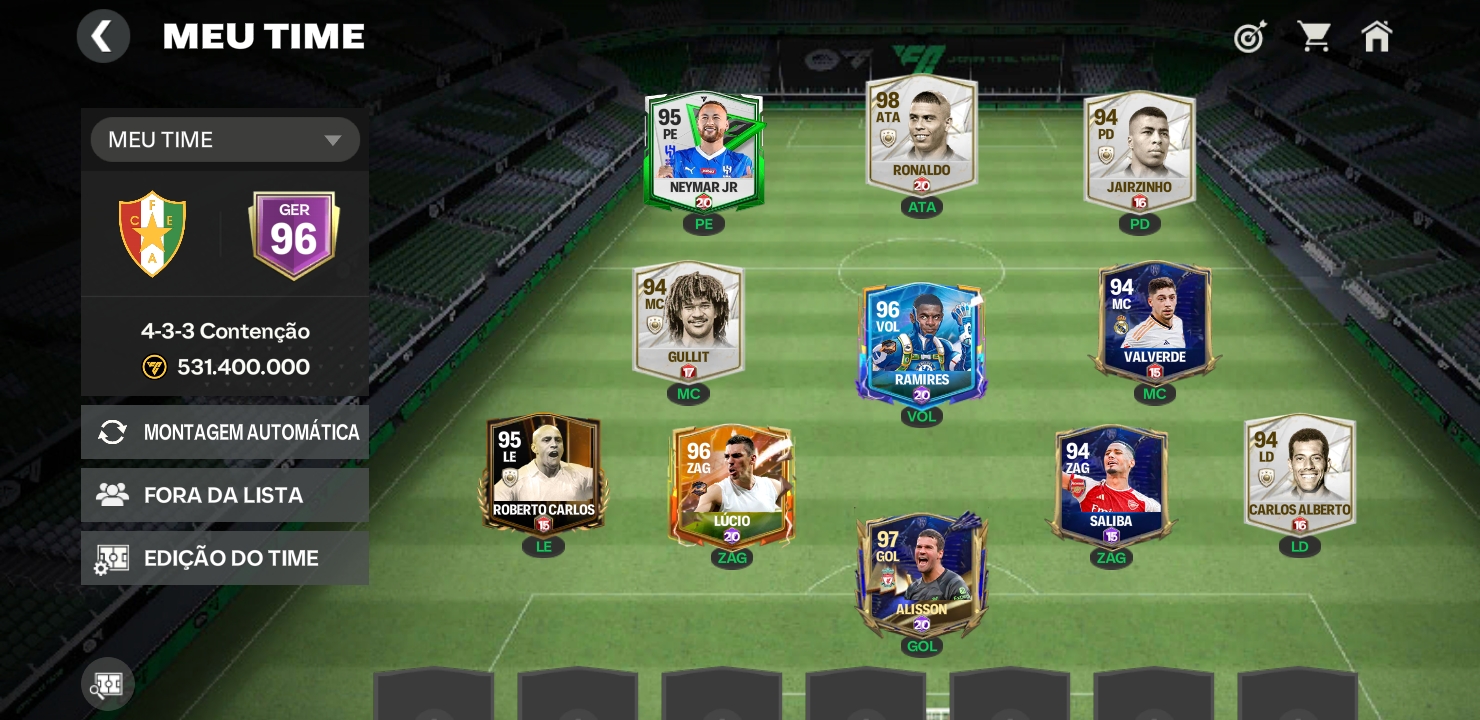Screen dimensions: 1480x720
Task: Open the objectives target icon
Action: [1250, 37]
